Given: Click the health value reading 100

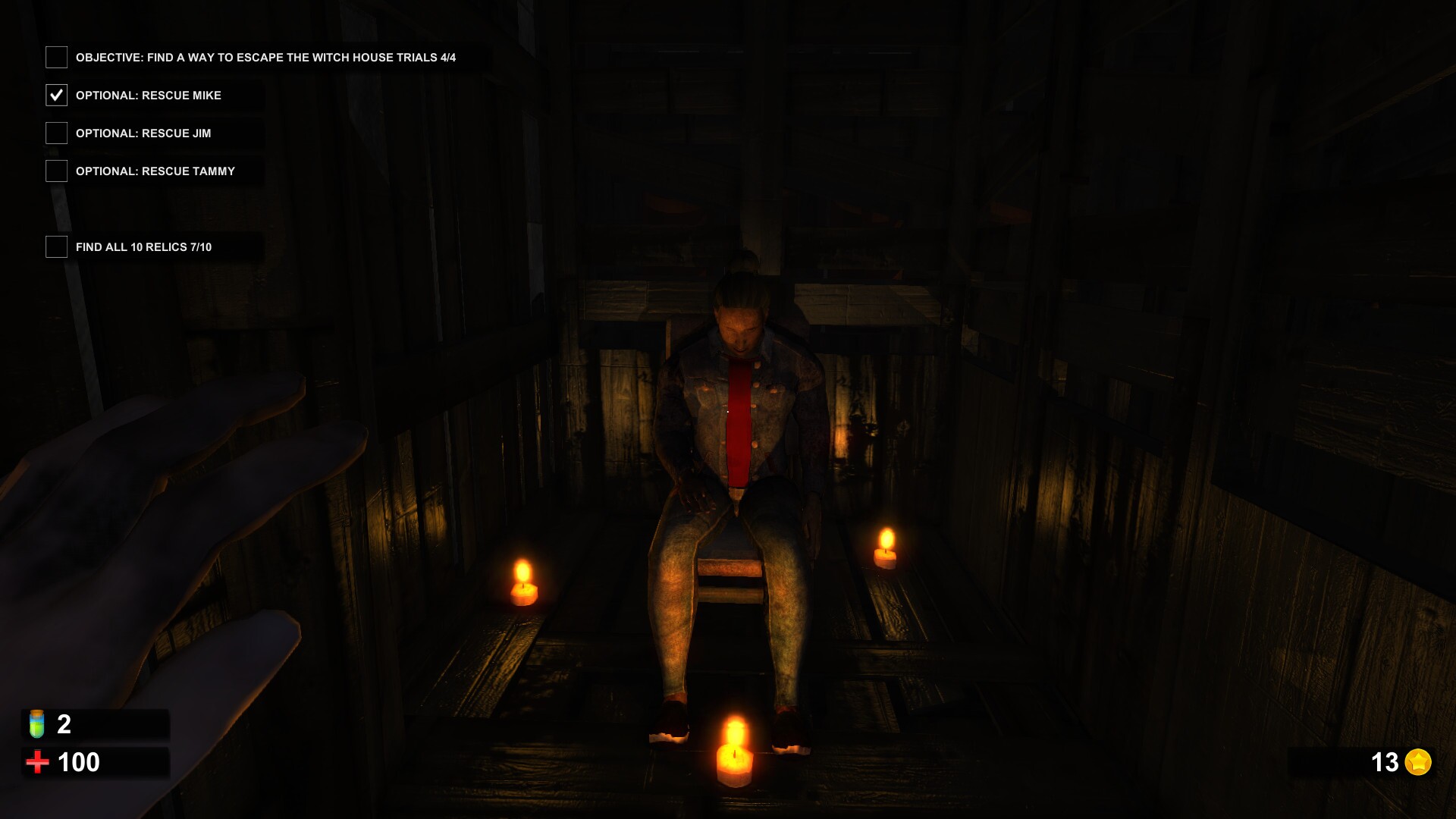Looking at the screenshot, I should click(x=80, y=761).
